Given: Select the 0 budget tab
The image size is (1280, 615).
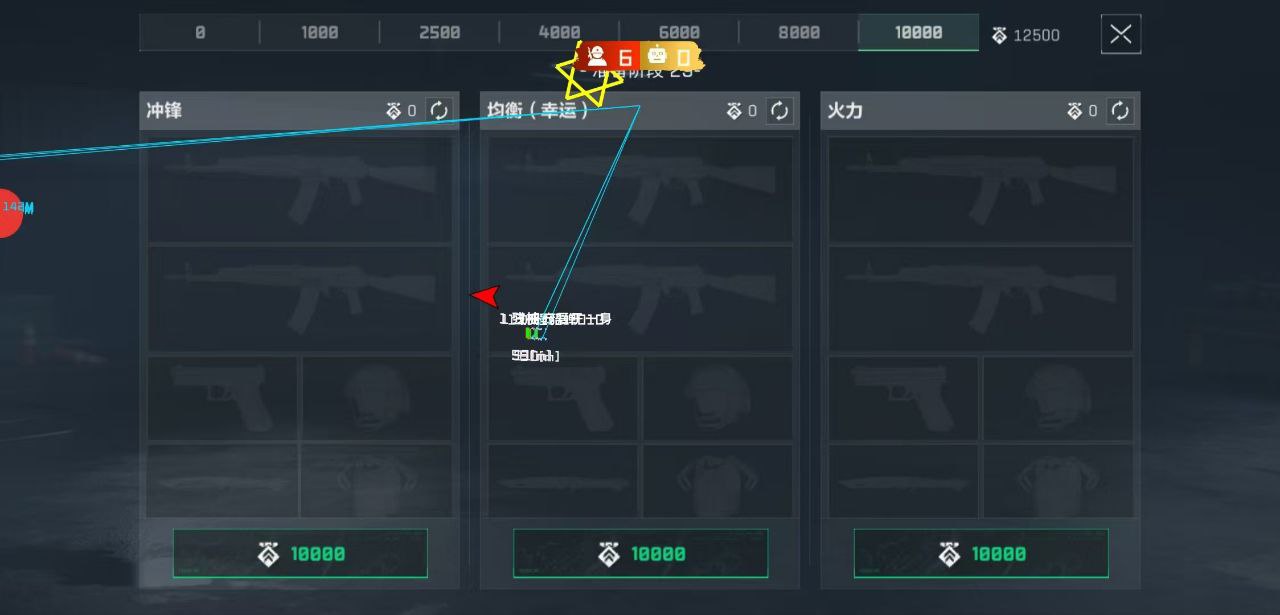Looking at the screenshot, I should pos(200,33).
